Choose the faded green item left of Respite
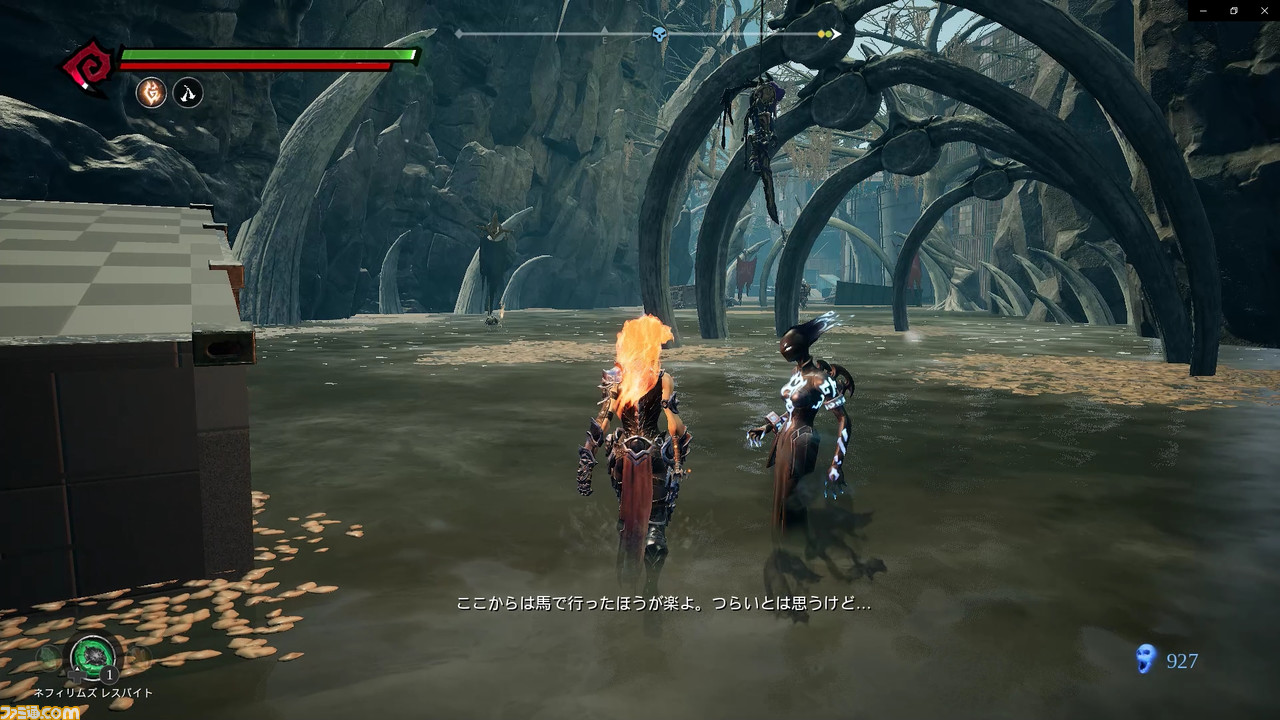Image resolution: width=1280 pixels, height=720 pixels. click(x=49, y=657)
